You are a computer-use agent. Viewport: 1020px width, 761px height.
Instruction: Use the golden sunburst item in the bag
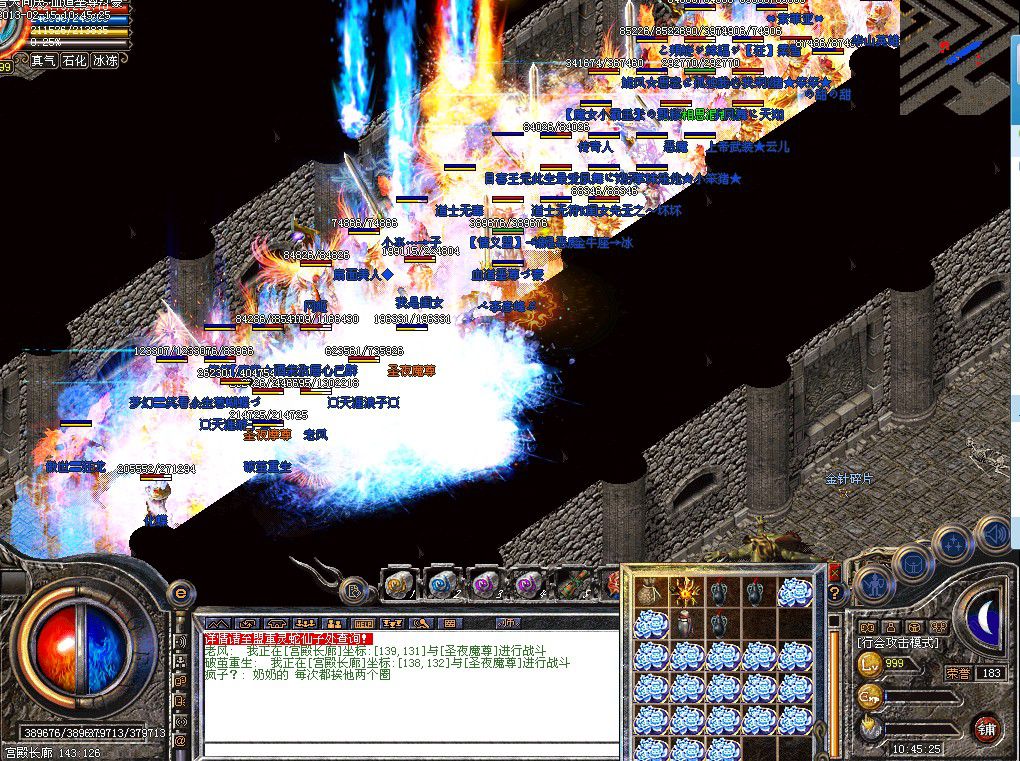[x=687, y=591]
